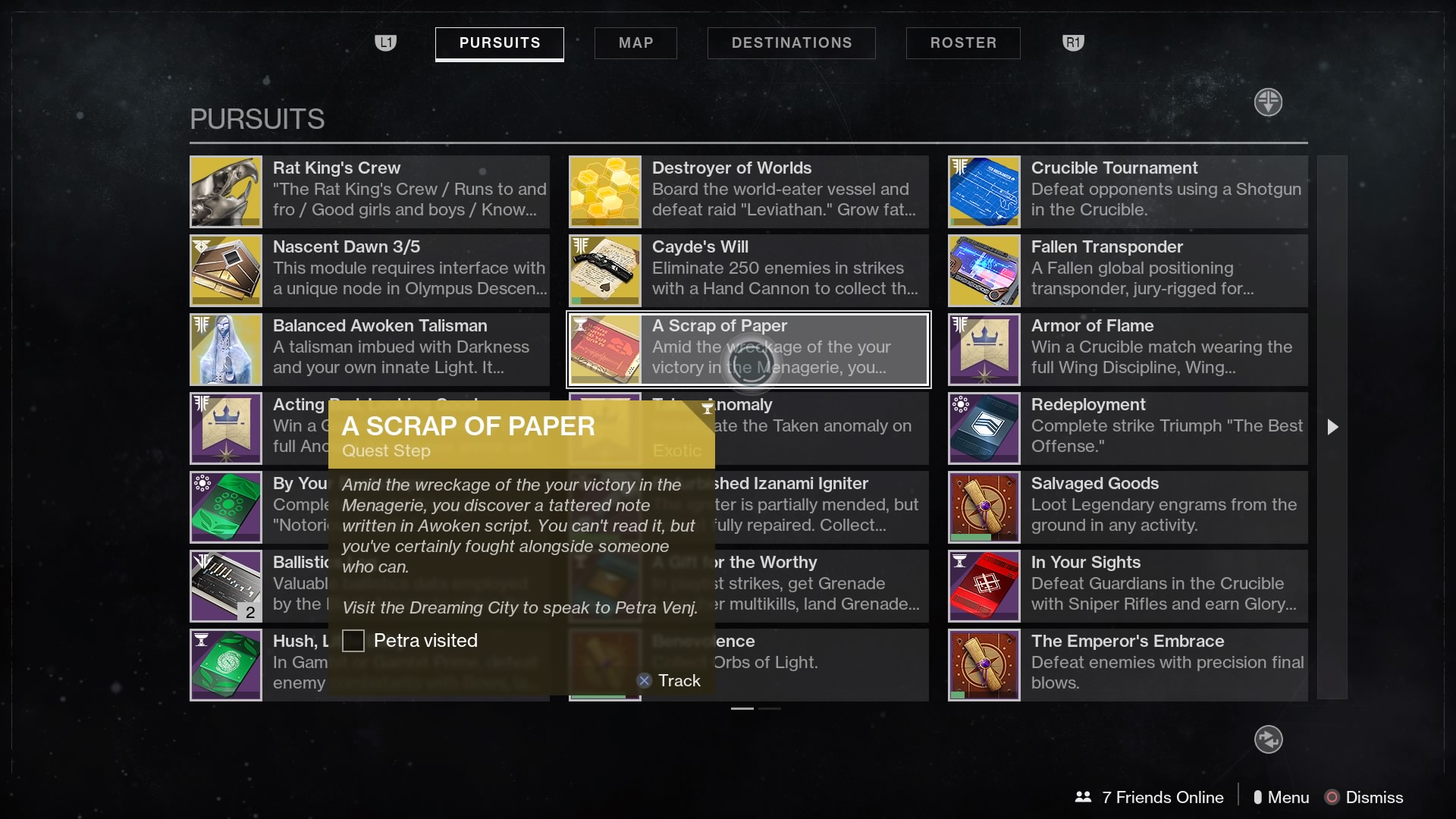Image resolution: width=1456 pixels, height=819 pixels.
Task: Click The Emperor's Embrace scroll icon
Action: (x=983, y=664)
